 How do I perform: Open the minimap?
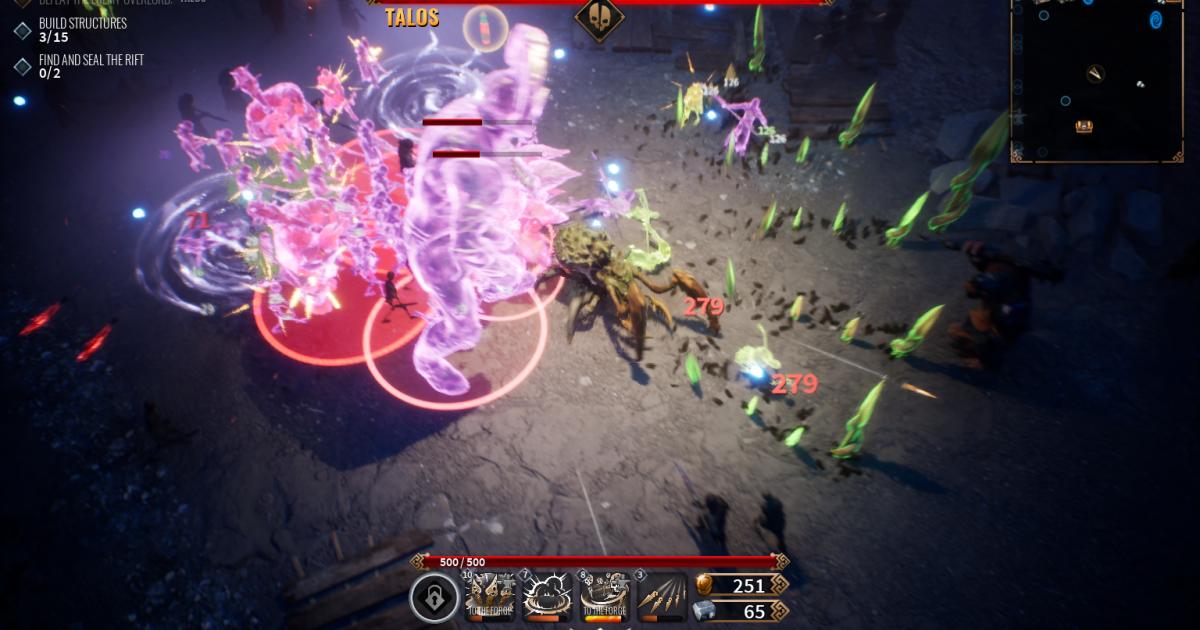coord(1097,80)
